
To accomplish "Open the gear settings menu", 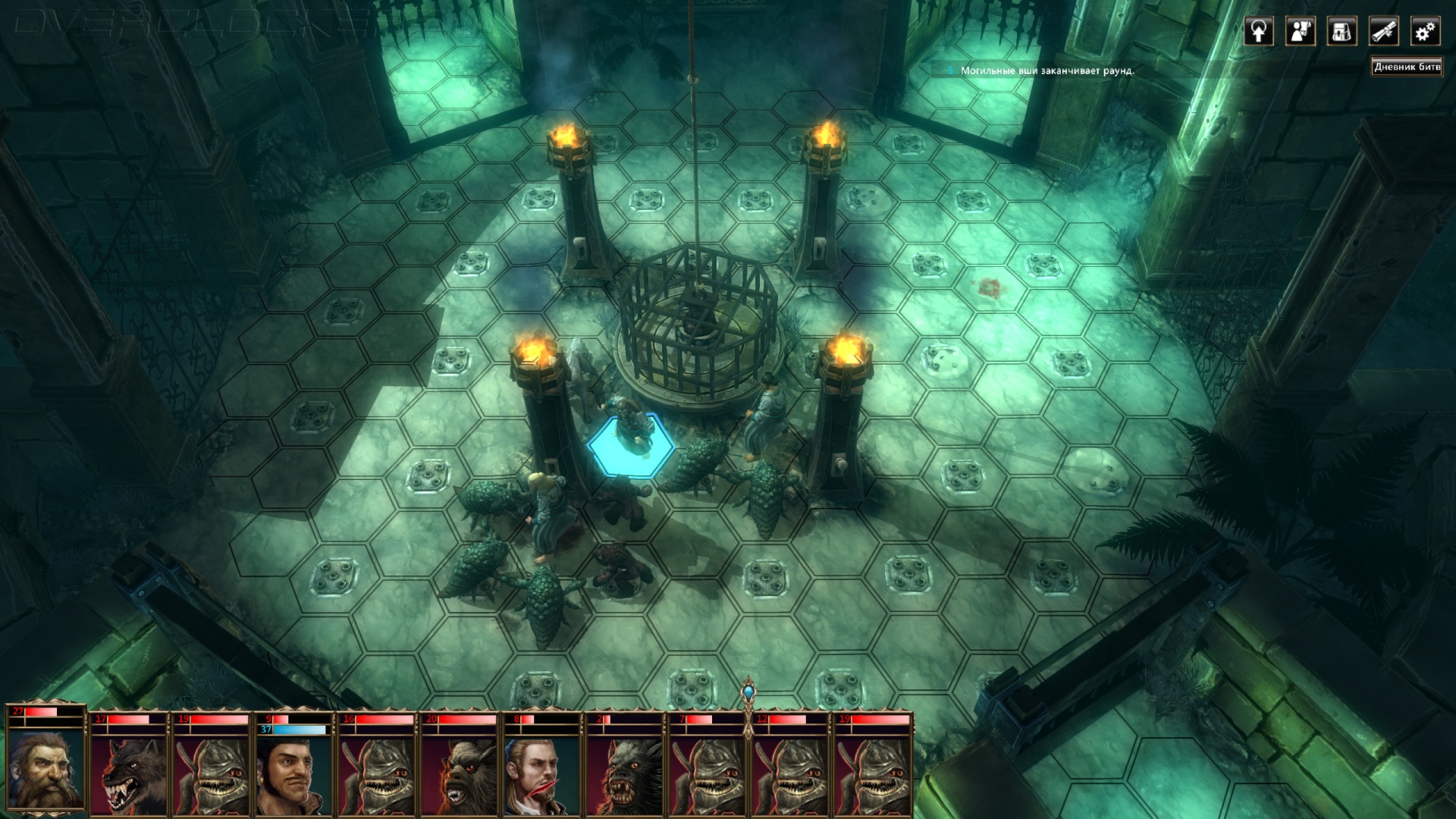I will click(1425, 32).
